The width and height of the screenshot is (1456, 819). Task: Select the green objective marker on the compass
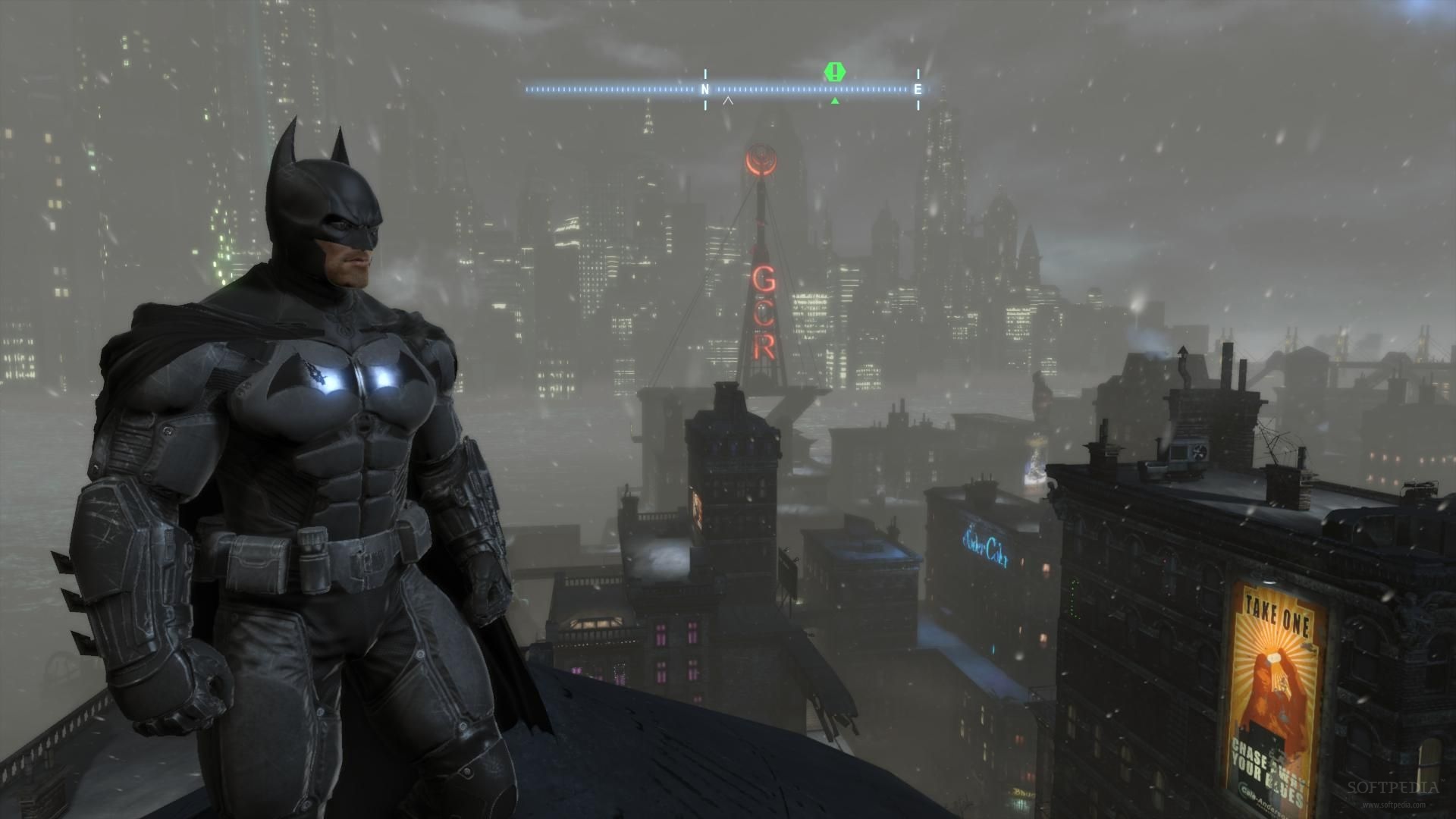click(834, 72)
